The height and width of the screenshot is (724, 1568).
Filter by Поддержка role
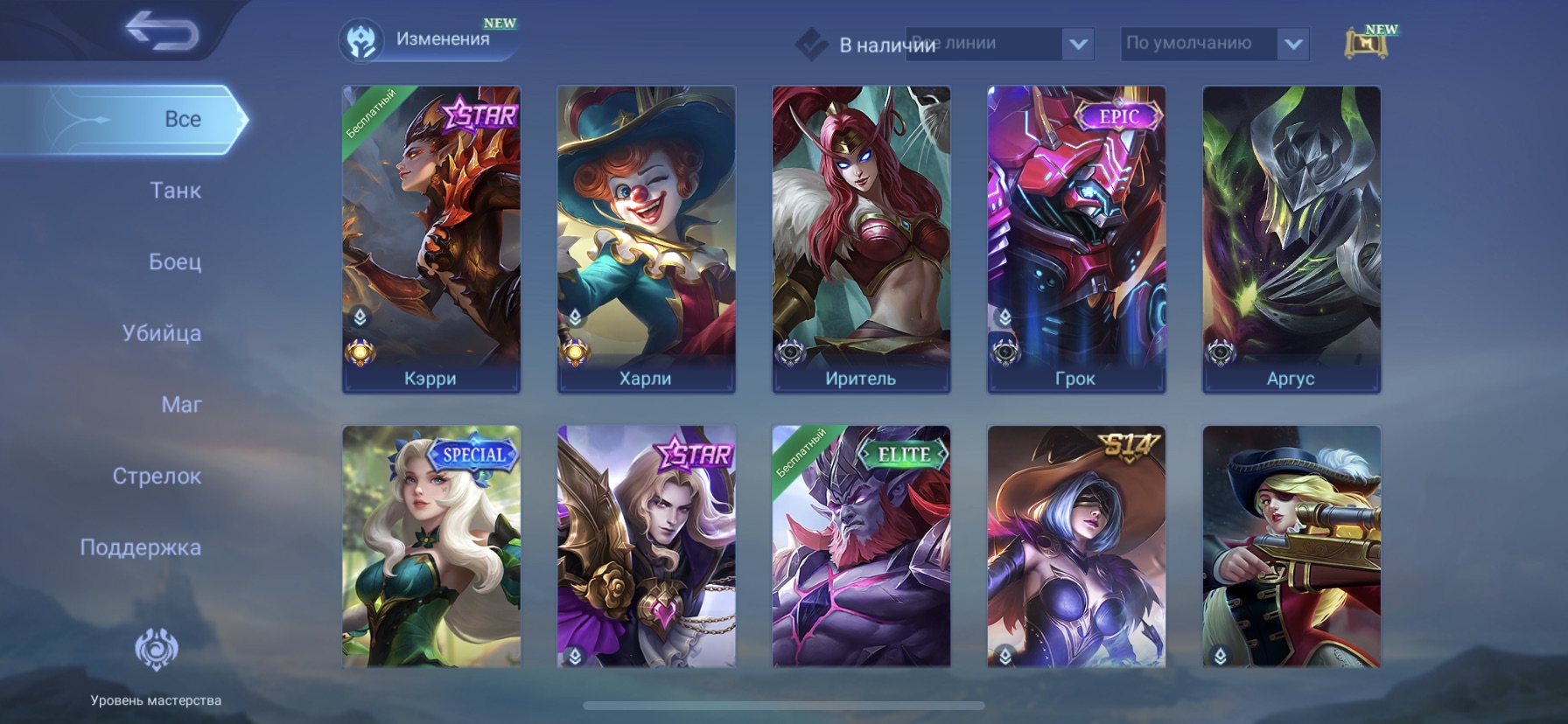(141, 547)
